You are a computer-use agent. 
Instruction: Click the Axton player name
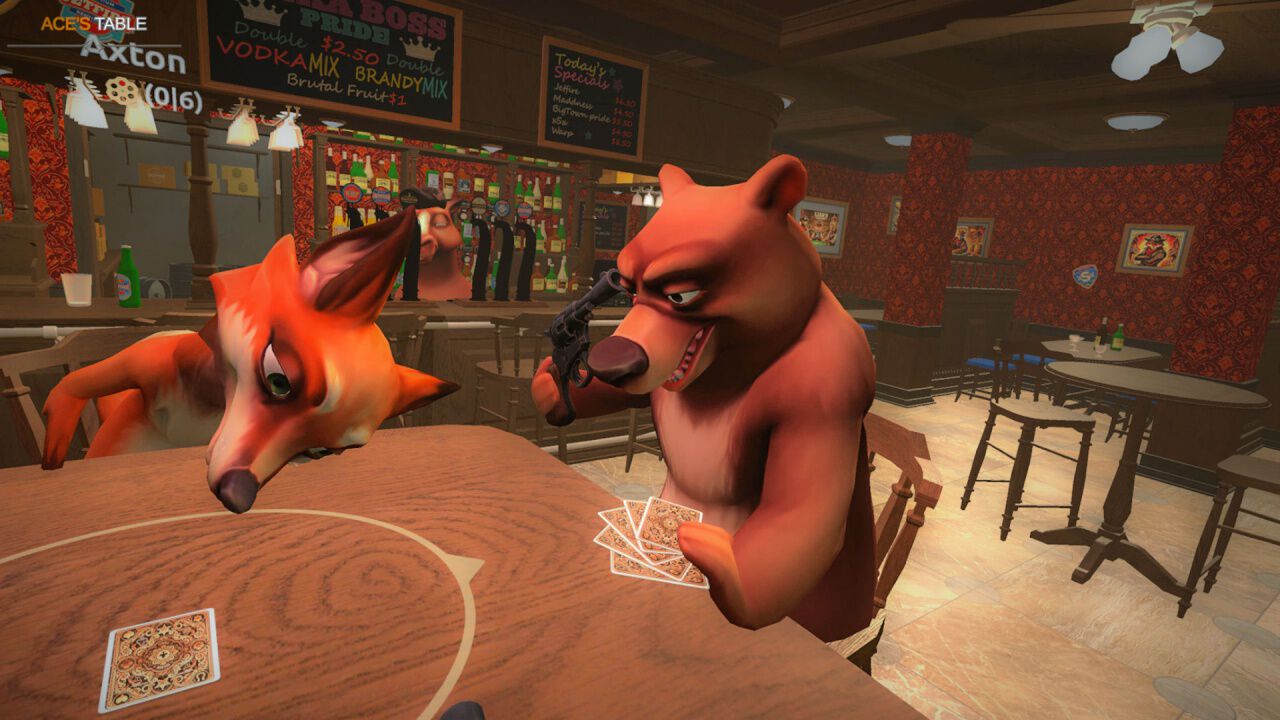[131, 54]
